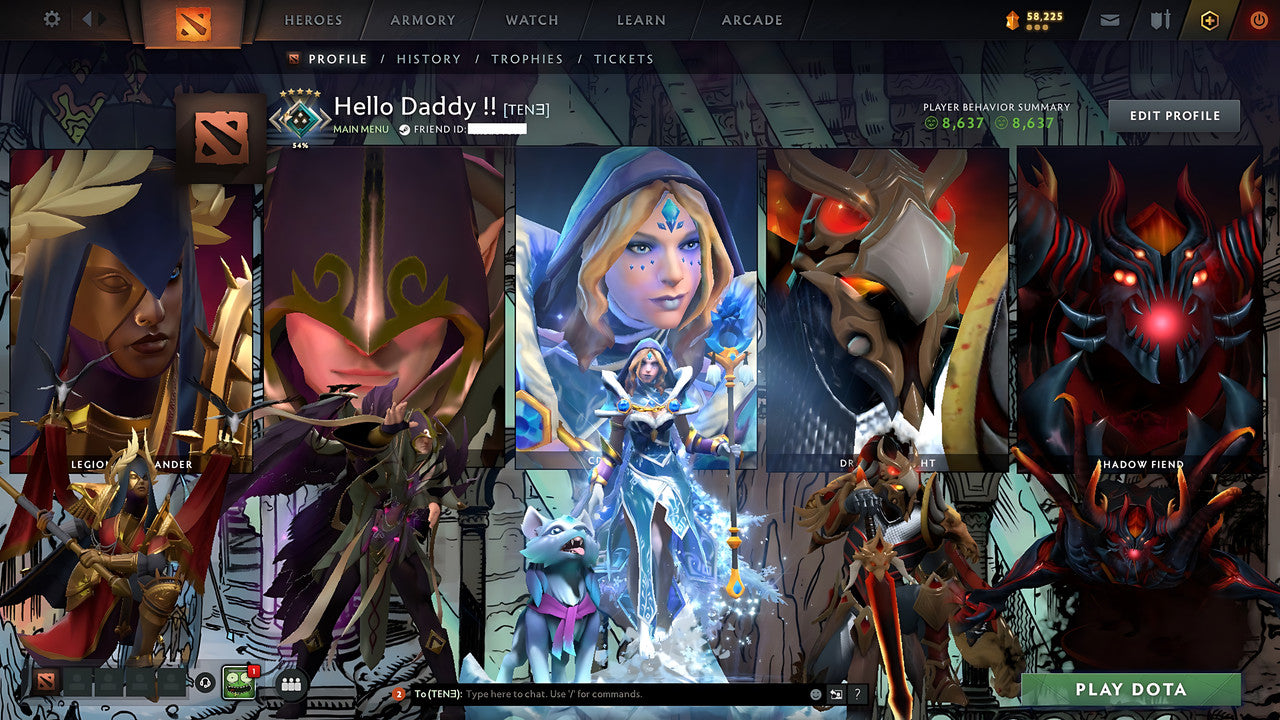Click the zombie avatar with notification badge
Image resolution: width=1280 pixels, height=720 pixels.
click(238, 682)
